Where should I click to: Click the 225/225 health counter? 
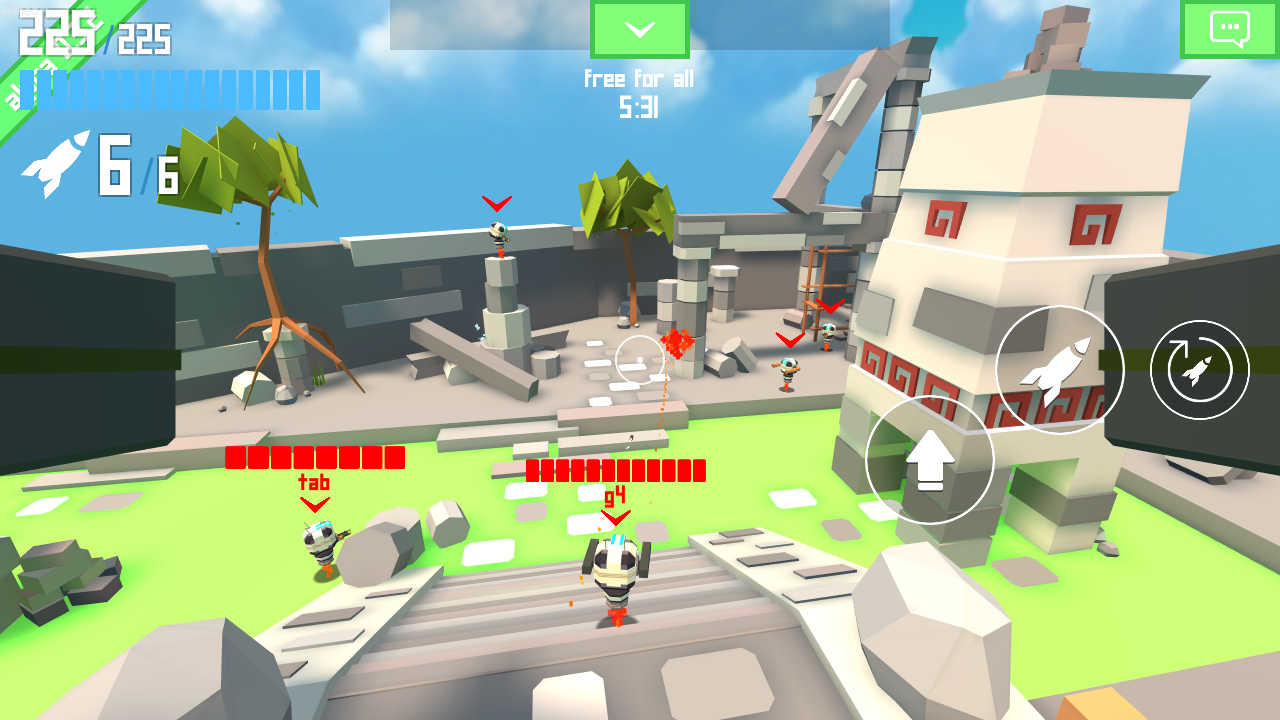coord(90,40)
